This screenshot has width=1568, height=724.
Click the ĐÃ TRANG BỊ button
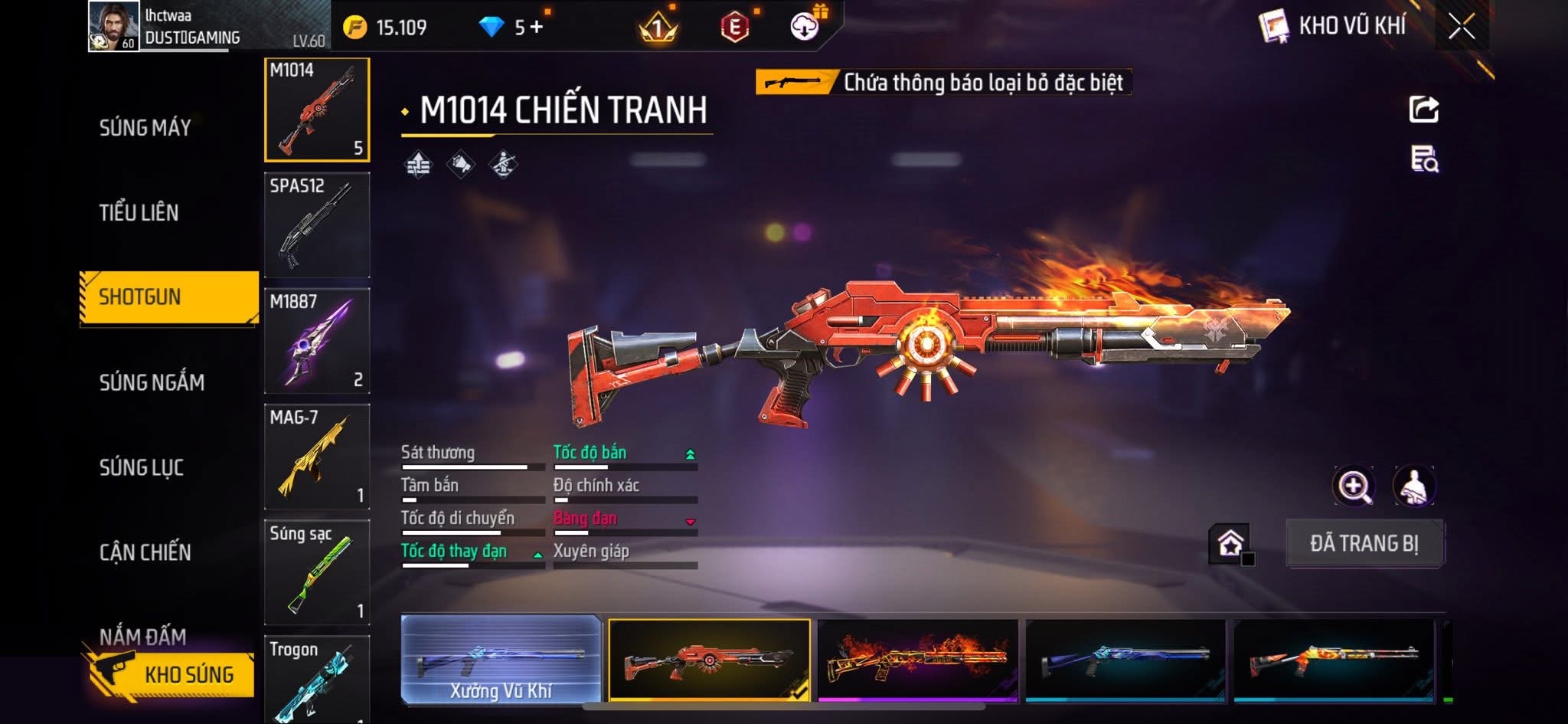[x=1364, y=544]
